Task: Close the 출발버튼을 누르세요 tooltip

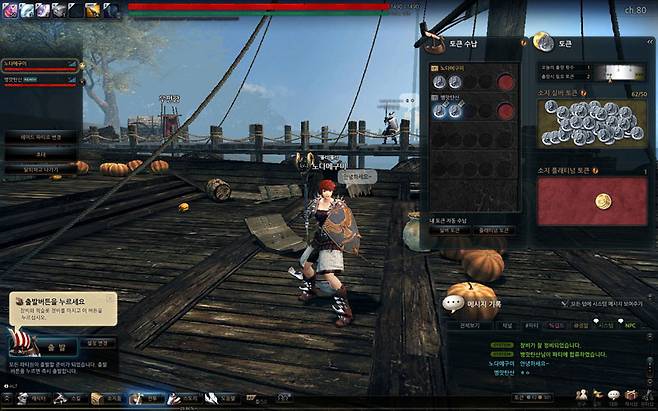Action: point(110,297)
